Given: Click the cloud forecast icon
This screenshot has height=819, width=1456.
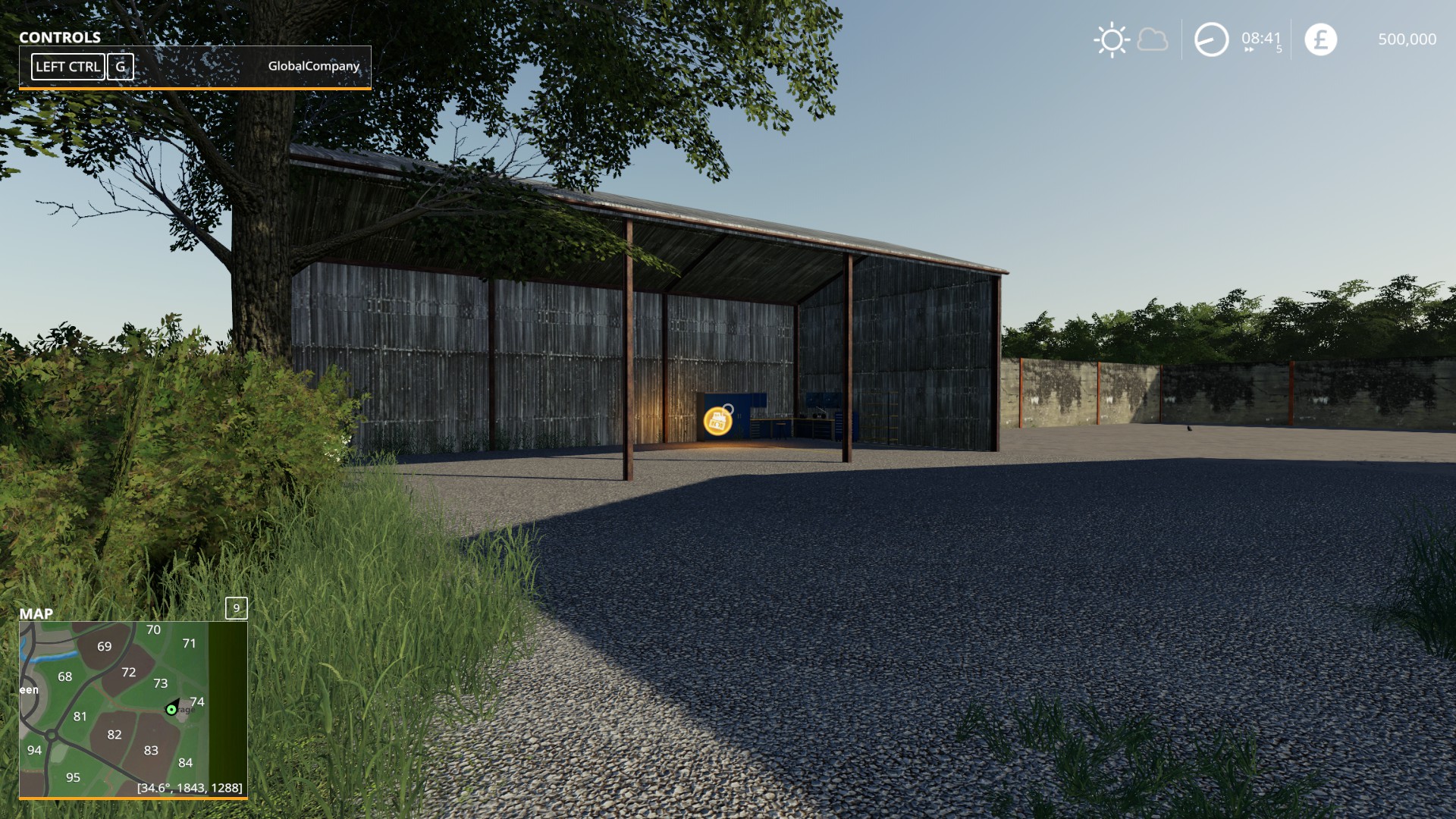Looking at the screenshot, I should (1153, 39).
